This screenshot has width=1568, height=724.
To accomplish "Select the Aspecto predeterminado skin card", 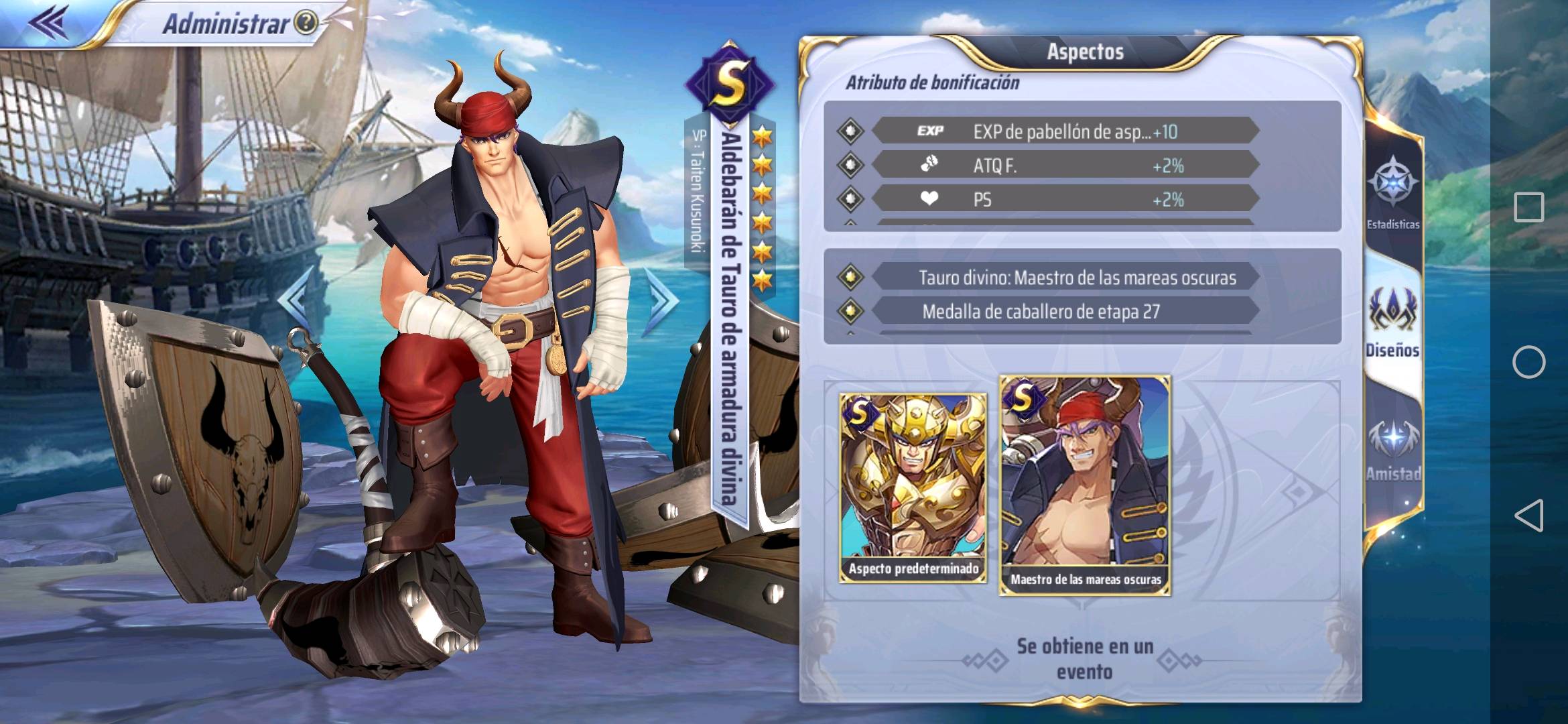I will coord(913,487).
